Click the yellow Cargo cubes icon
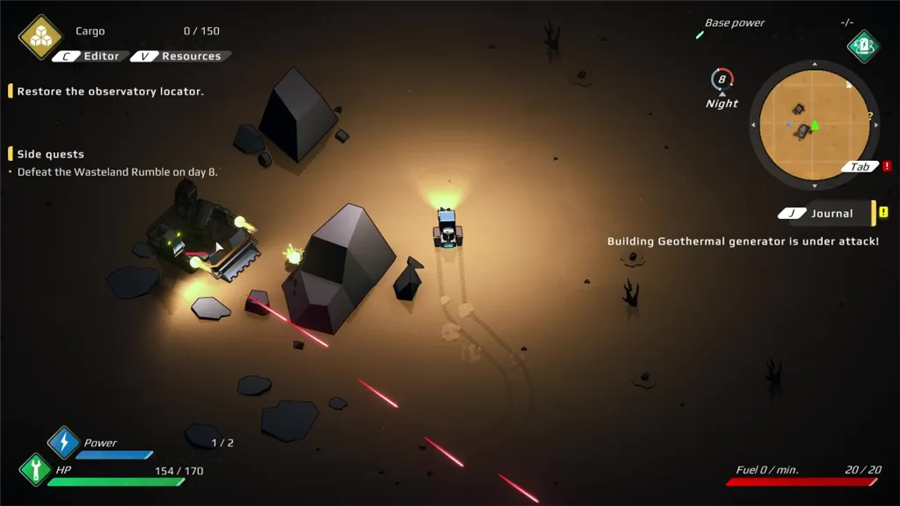The height and width of the screenshot is (506, 900). [40, 37]
